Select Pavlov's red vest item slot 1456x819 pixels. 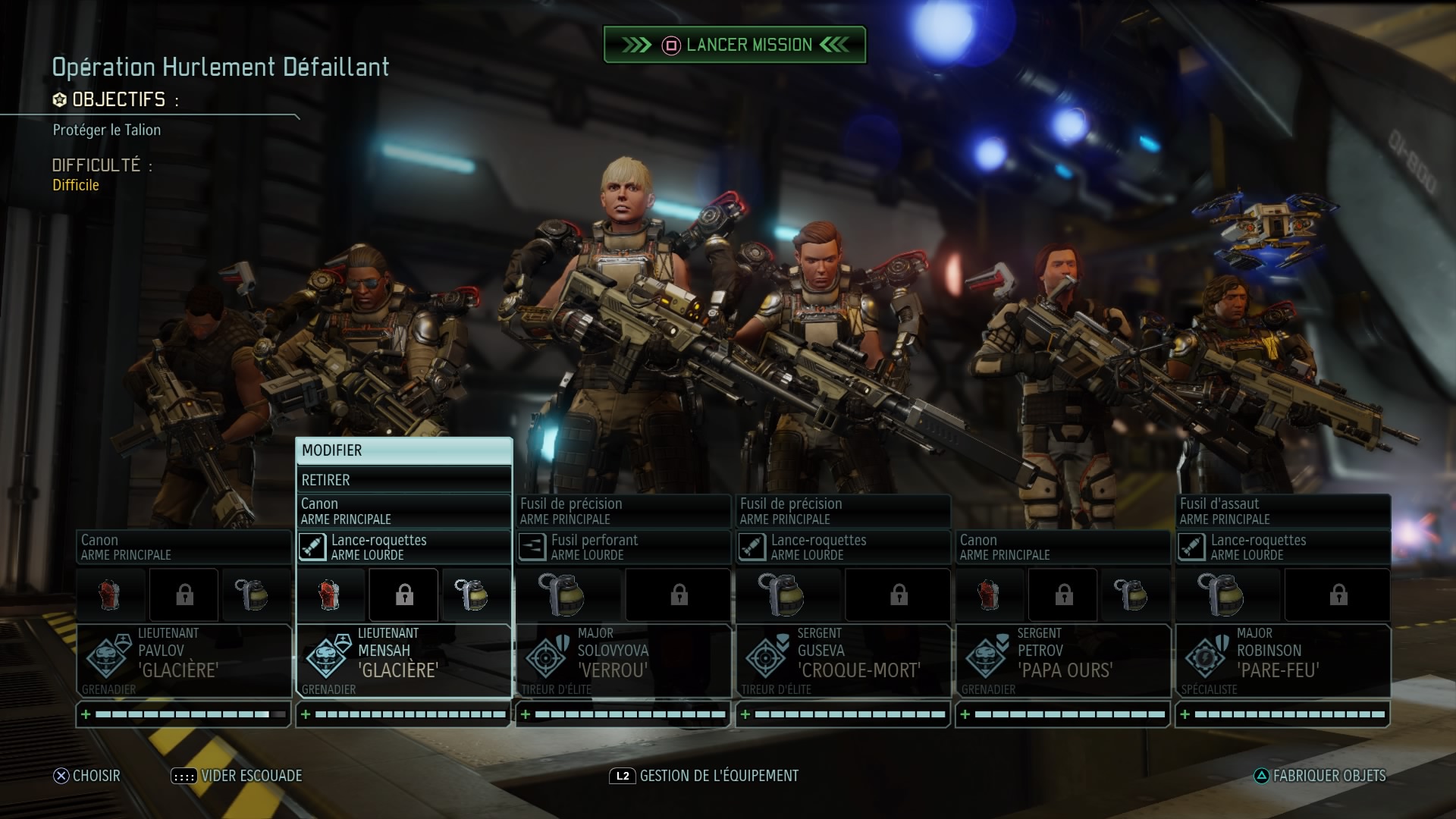pos(111,595)
